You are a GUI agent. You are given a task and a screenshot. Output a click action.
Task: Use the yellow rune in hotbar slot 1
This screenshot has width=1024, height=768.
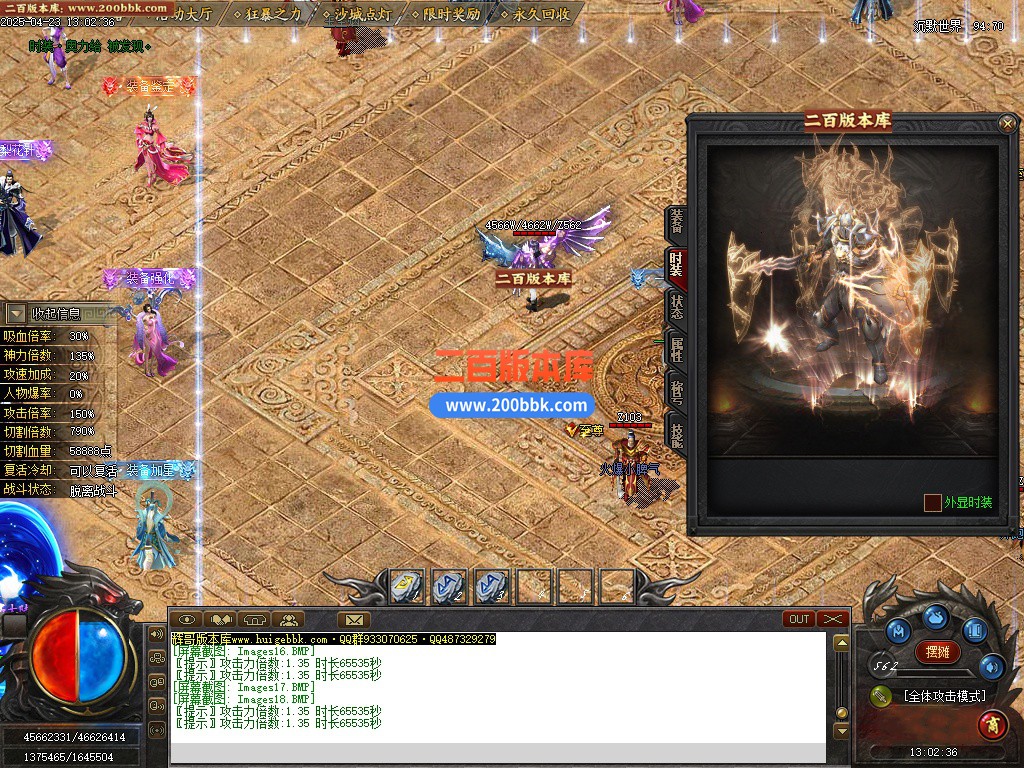[x=406, y=586]
